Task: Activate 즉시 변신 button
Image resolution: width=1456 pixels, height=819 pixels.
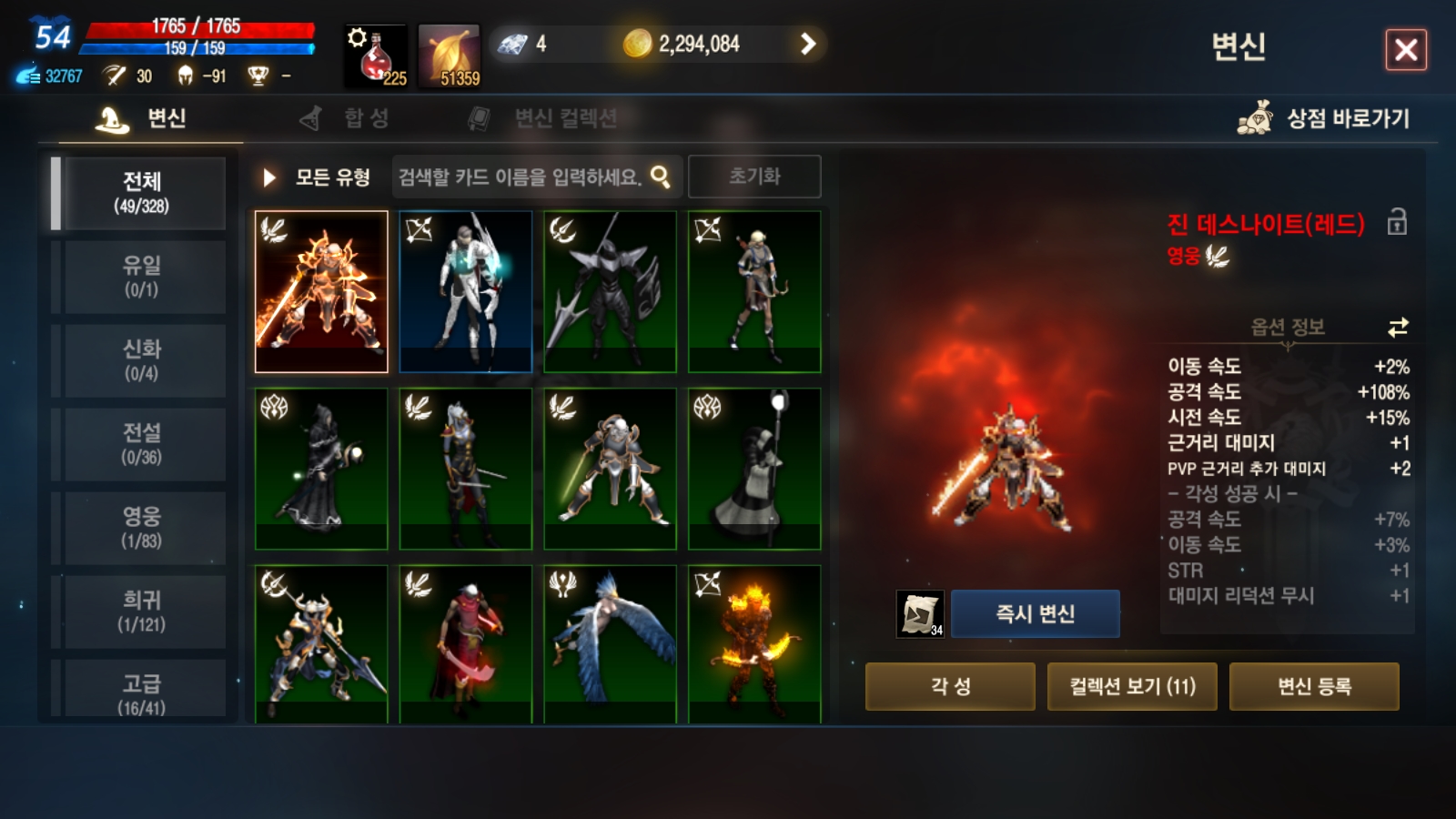Action: 1035,614
